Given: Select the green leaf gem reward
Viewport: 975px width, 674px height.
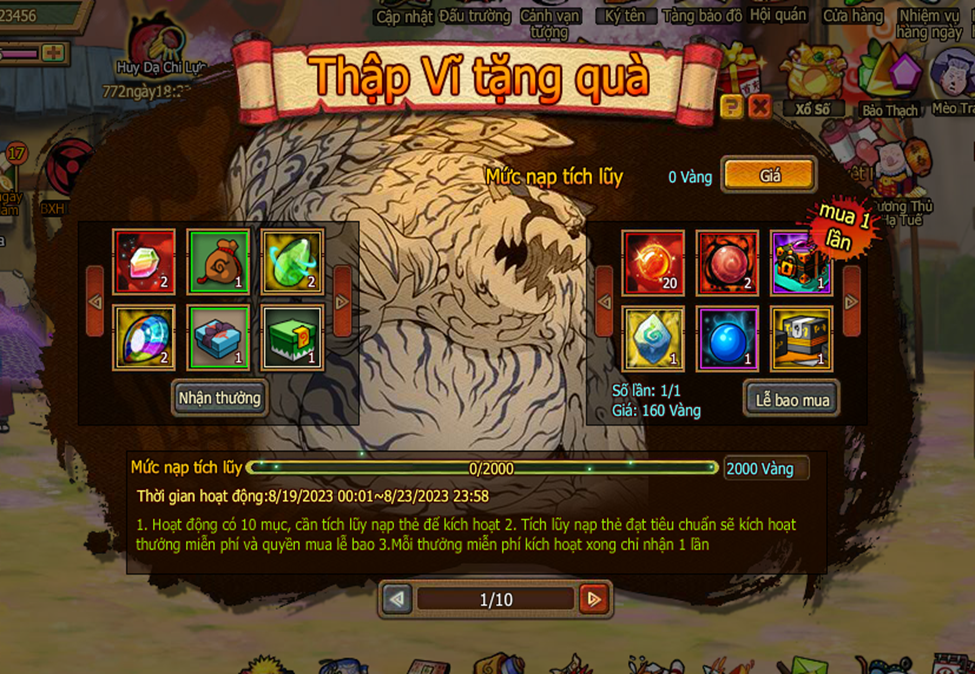Looking at the screenshot, I should [x=292, y=262].
